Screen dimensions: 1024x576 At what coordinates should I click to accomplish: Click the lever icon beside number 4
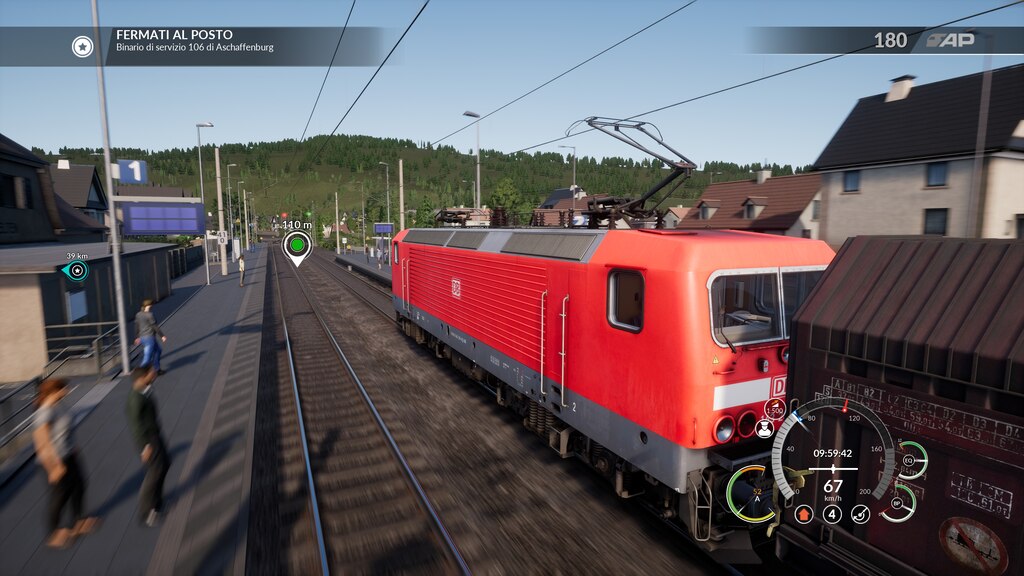click(x=860, y=514)
